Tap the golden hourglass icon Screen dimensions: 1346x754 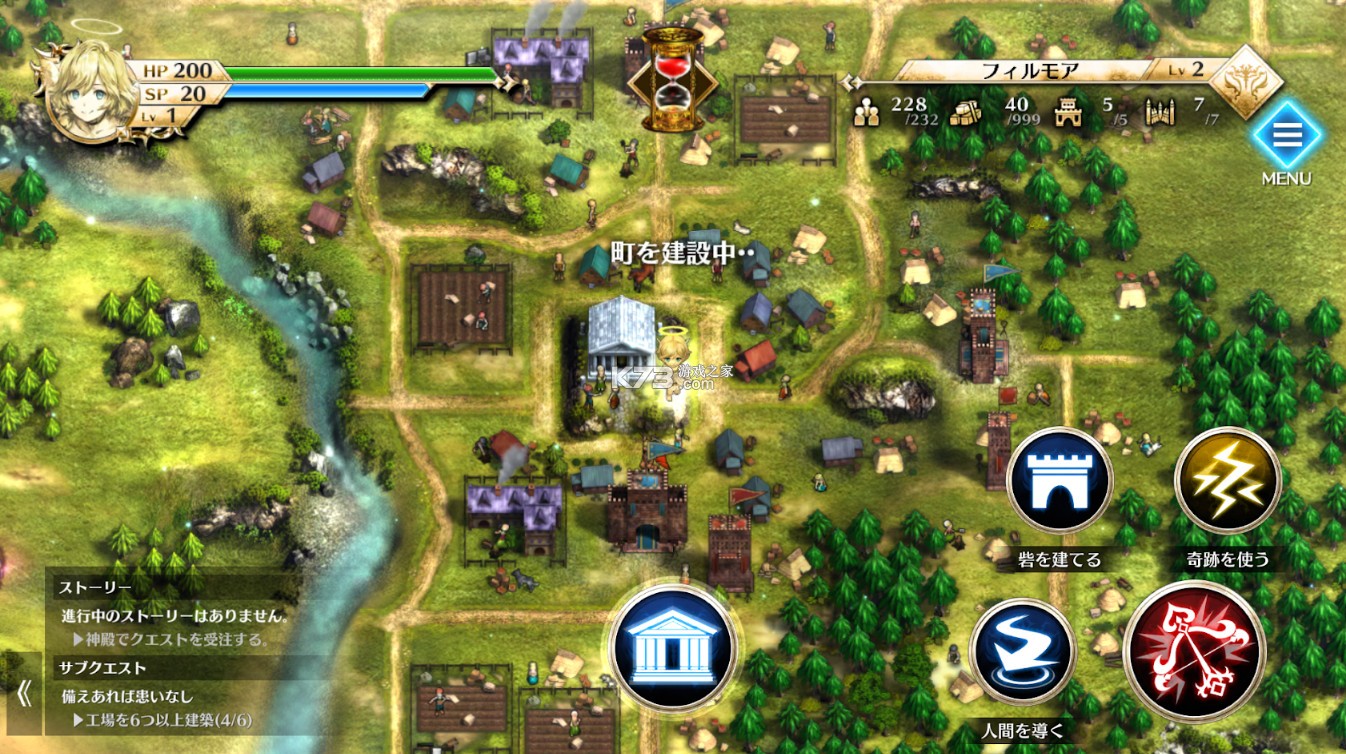click(x=672, y=80)
